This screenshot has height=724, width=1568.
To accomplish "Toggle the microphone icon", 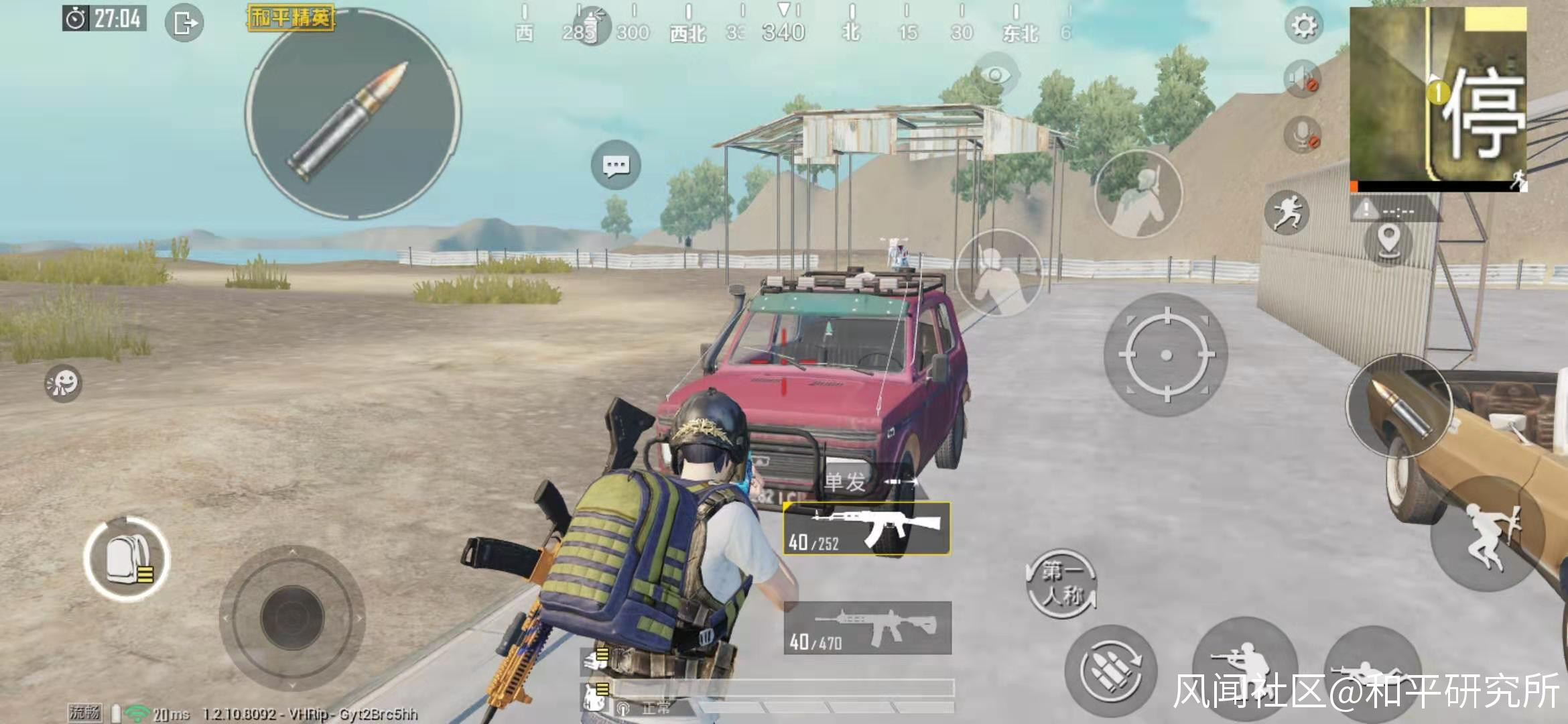I will click(1302, 135).
